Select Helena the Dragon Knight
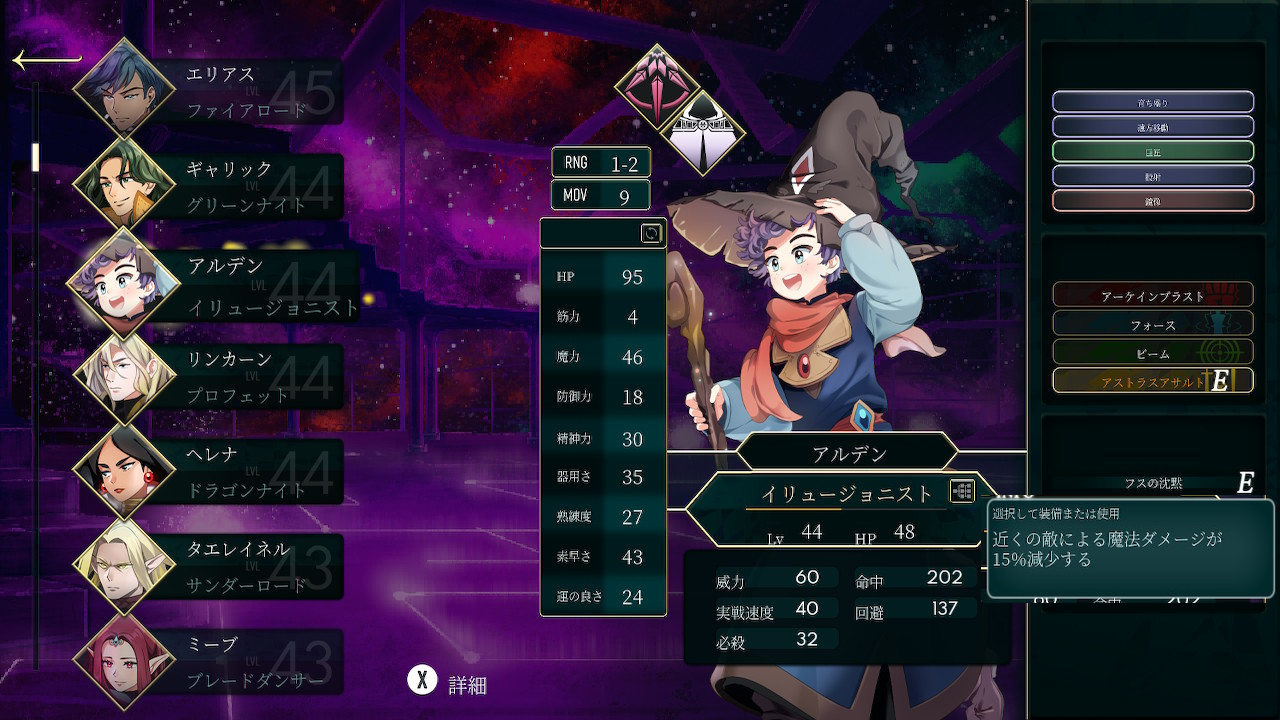The height and width of the screenshot is (720, 1280). [x=210, y=472]
